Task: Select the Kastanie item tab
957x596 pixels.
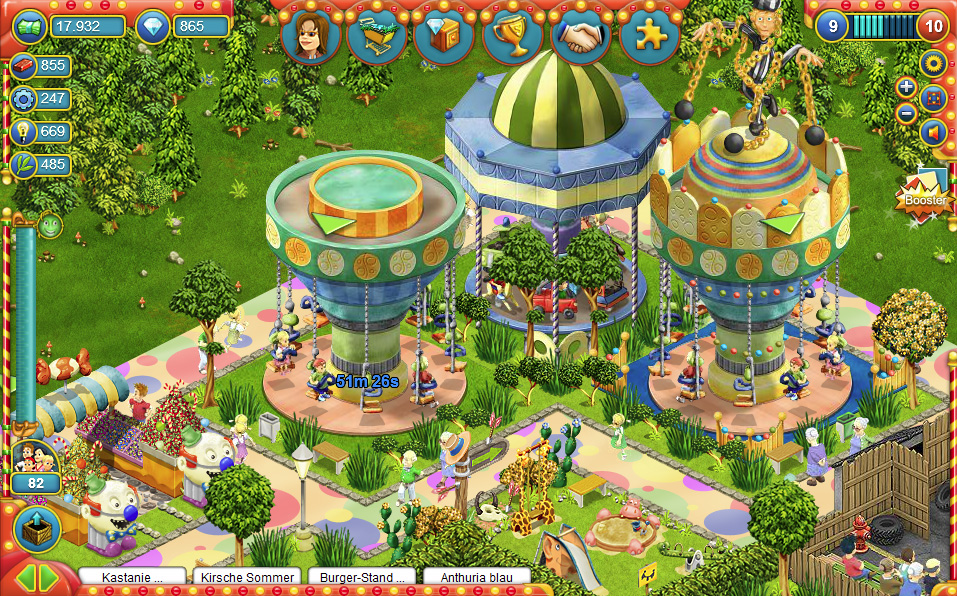Action: [133, 577]
